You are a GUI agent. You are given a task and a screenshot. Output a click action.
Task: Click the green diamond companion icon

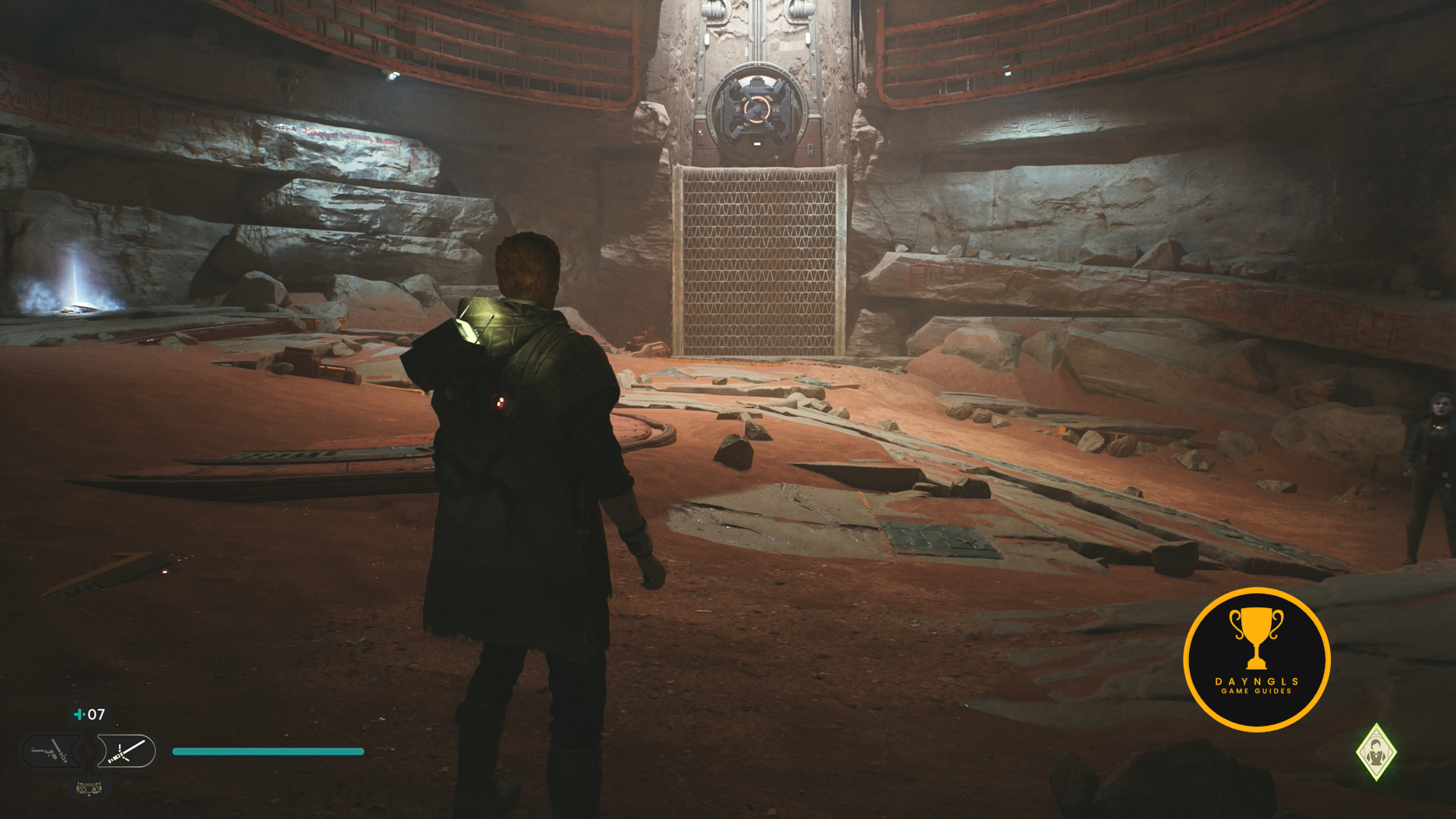pos(1376,752)
